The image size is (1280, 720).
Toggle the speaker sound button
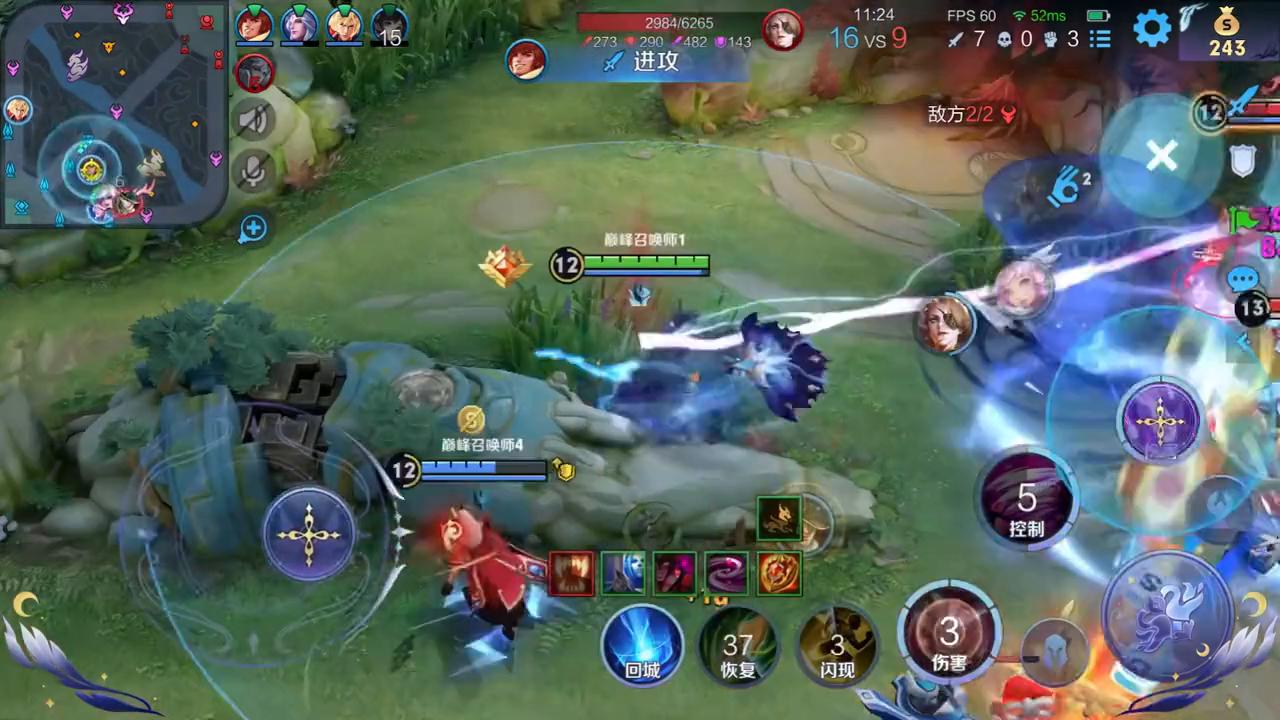pos(254,121)
